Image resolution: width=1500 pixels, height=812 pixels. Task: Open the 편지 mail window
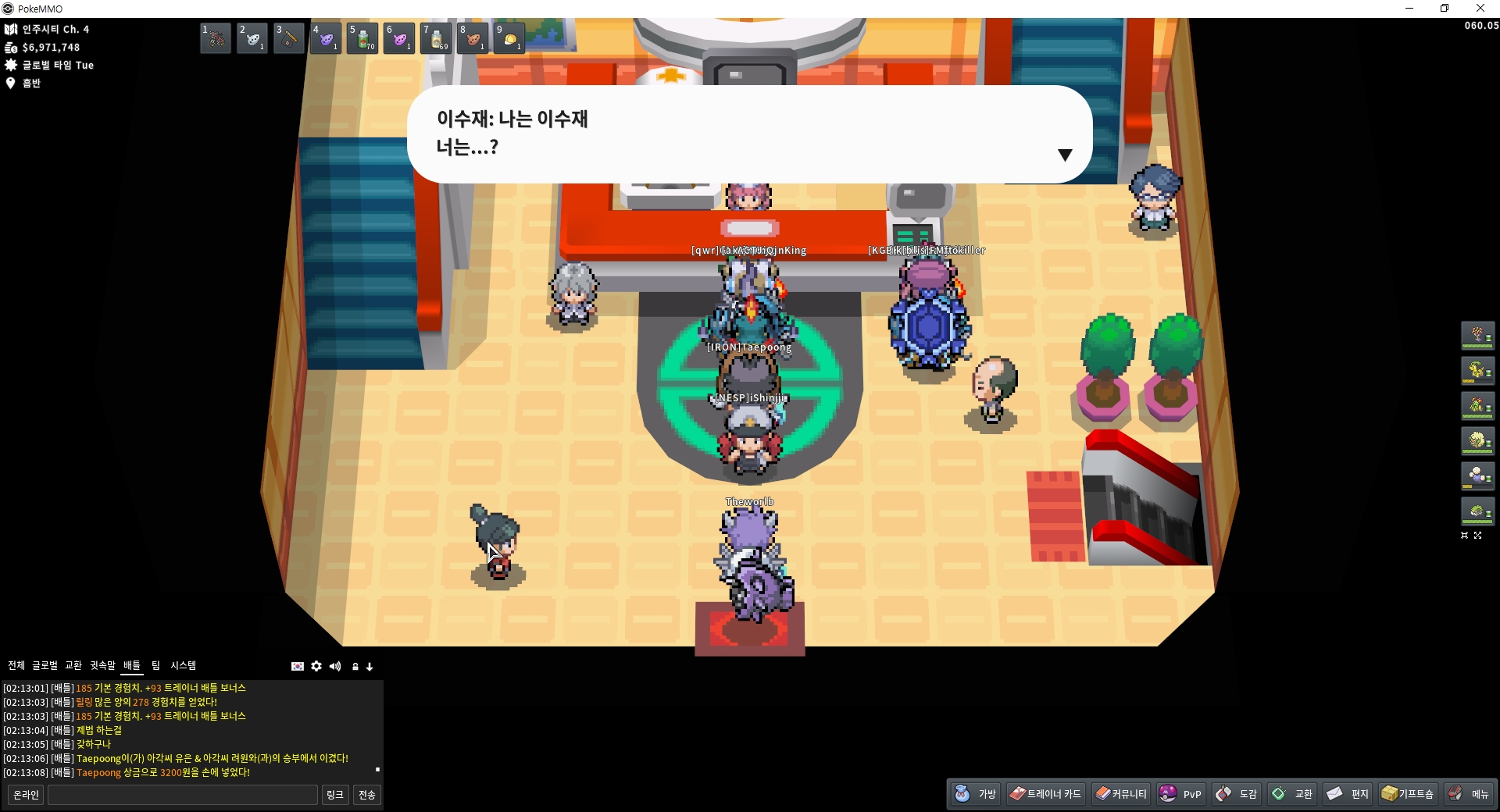1348,794
